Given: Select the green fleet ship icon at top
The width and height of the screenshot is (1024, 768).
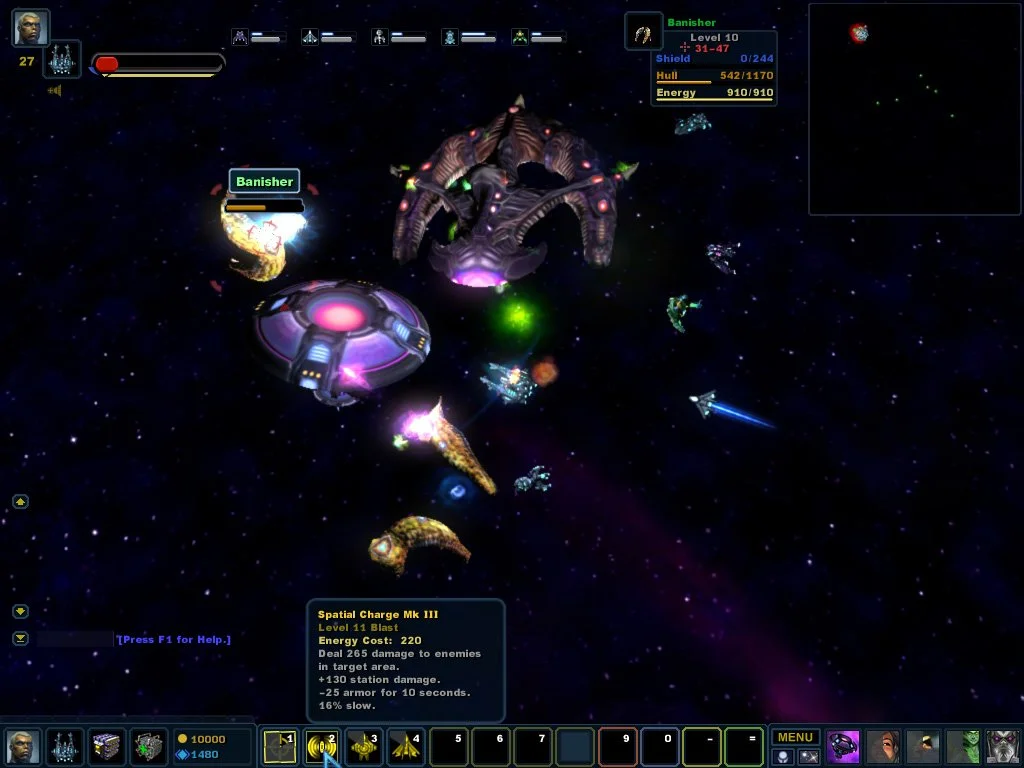Looking at the screenshot, I should 520,37.
